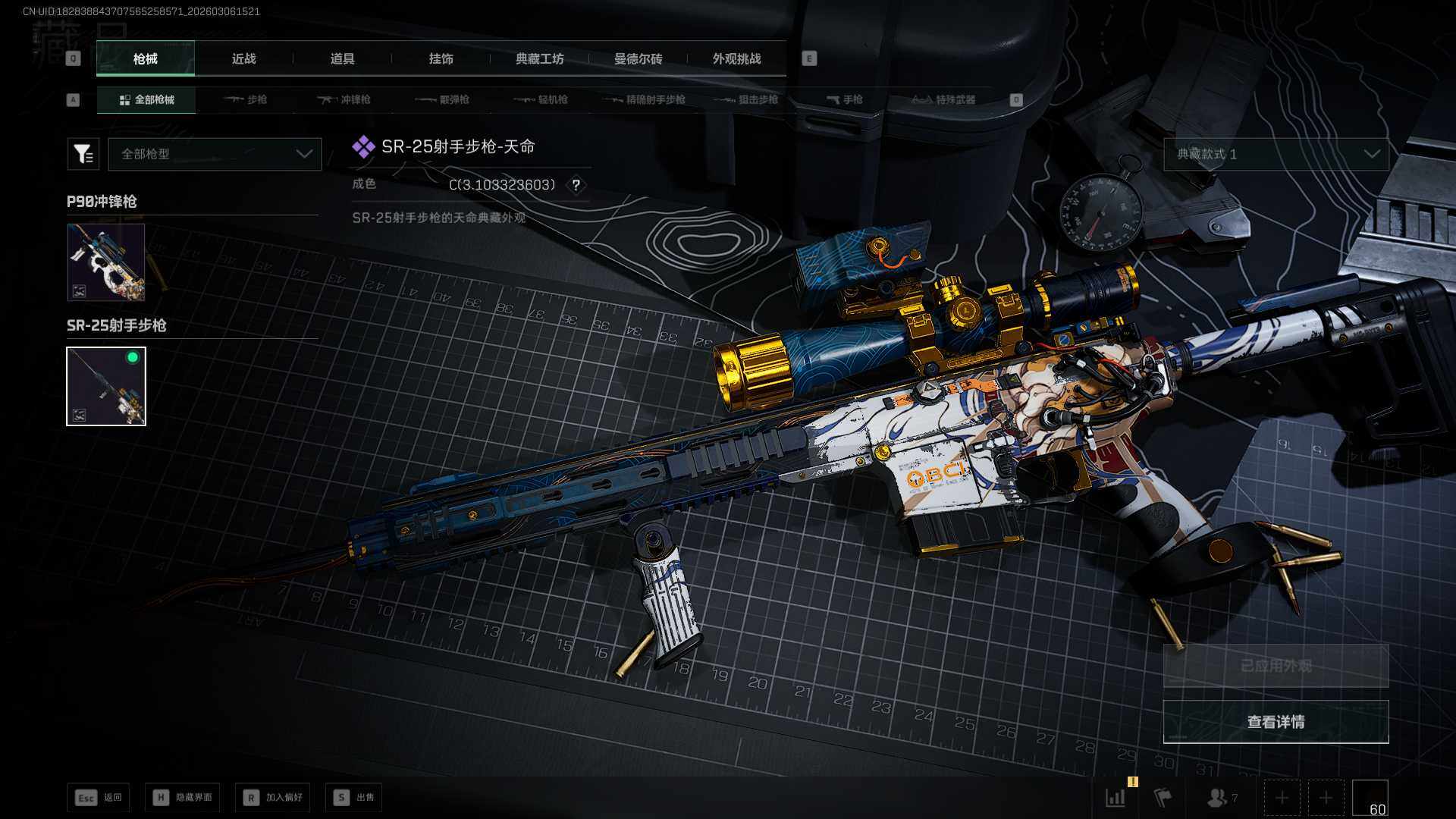Click the 查看详情 view details button

click(x=1276, y=722)
